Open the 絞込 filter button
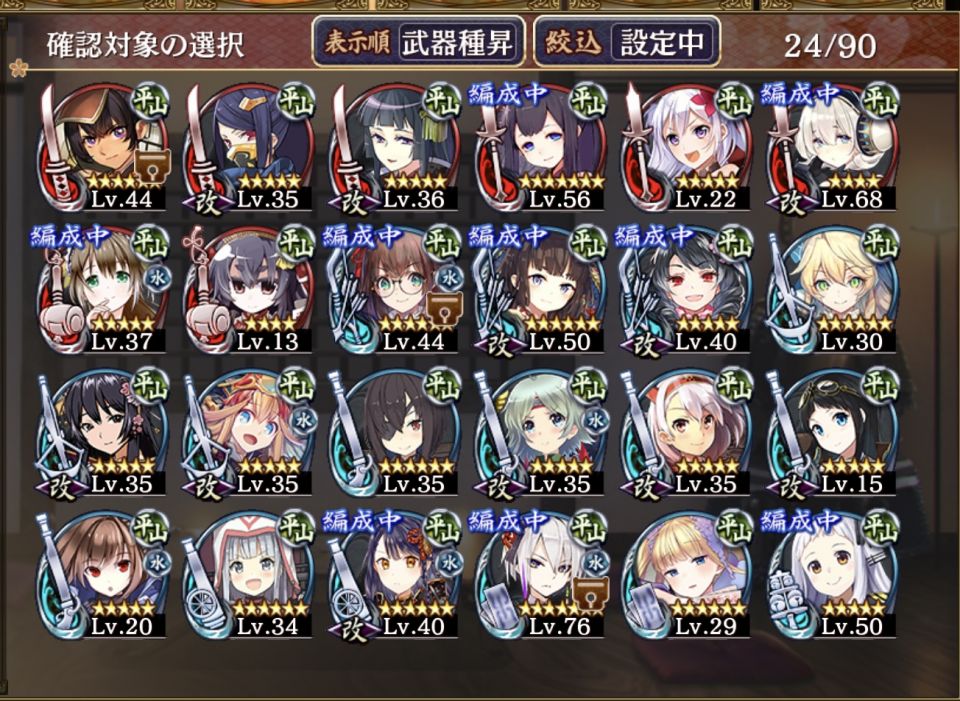 coord(625,42)
